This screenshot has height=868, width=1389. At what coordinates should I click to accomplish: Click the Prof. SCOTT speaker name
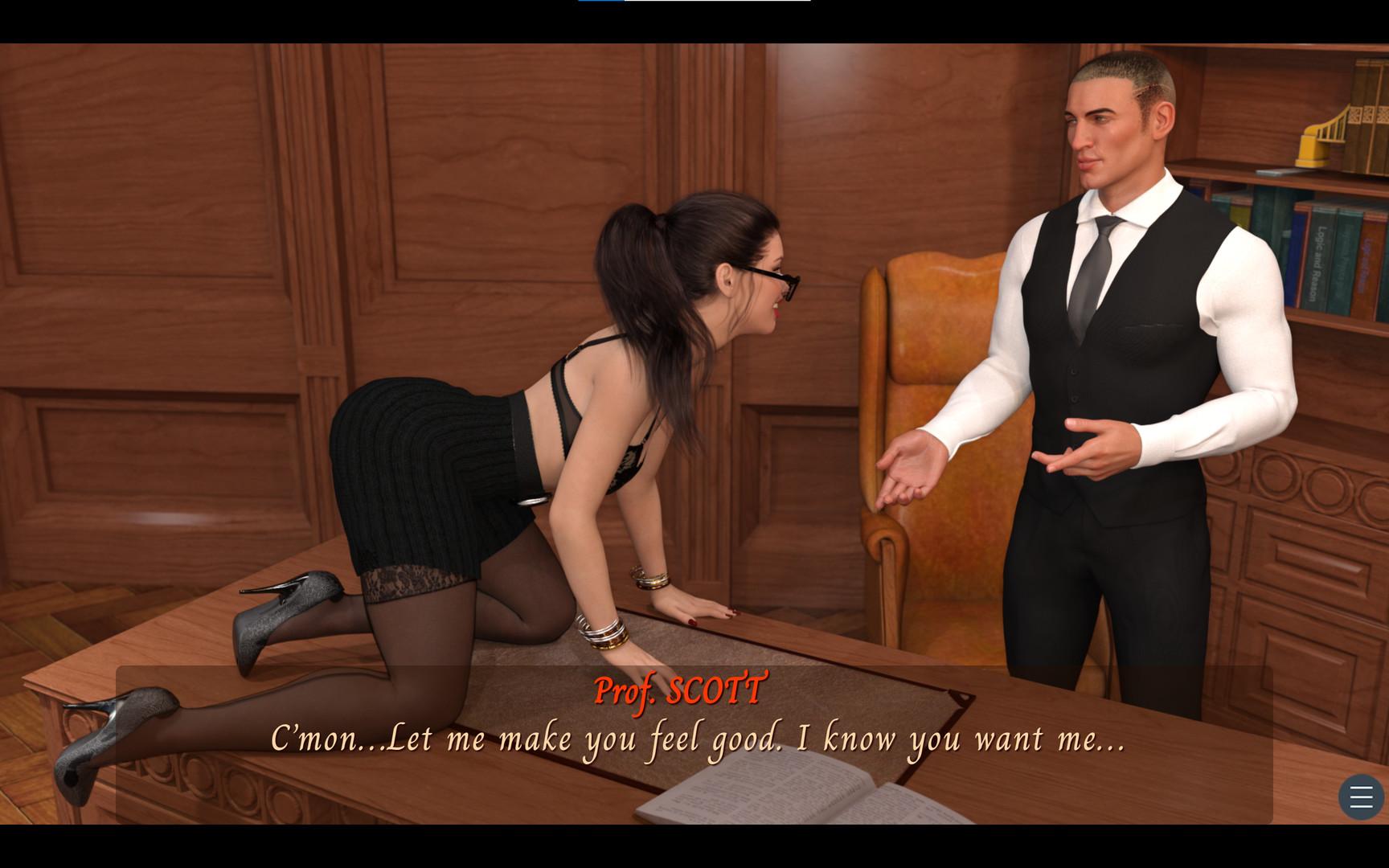click(679, 690)
